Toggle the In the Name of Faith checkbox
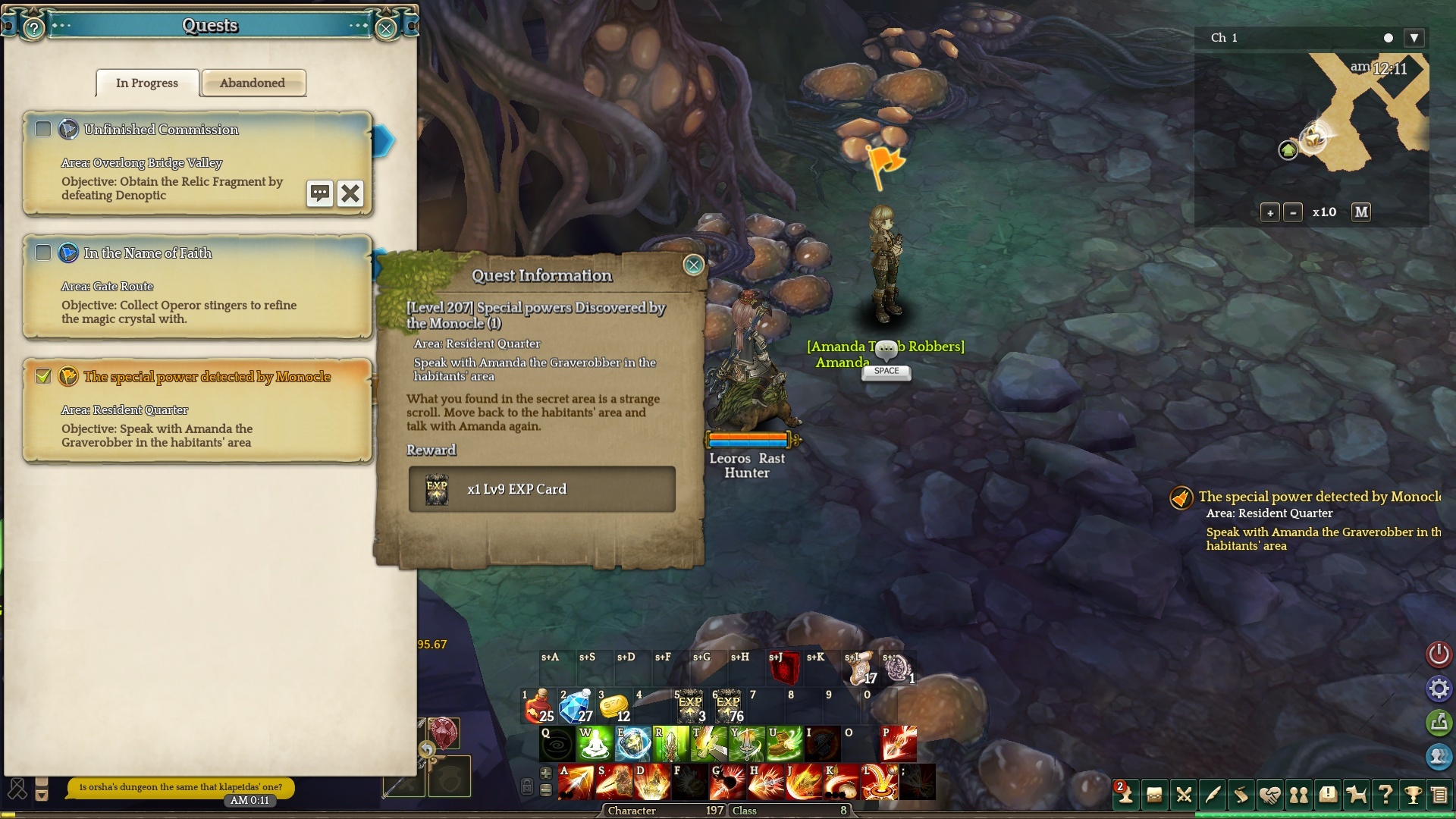 [43, 253]
